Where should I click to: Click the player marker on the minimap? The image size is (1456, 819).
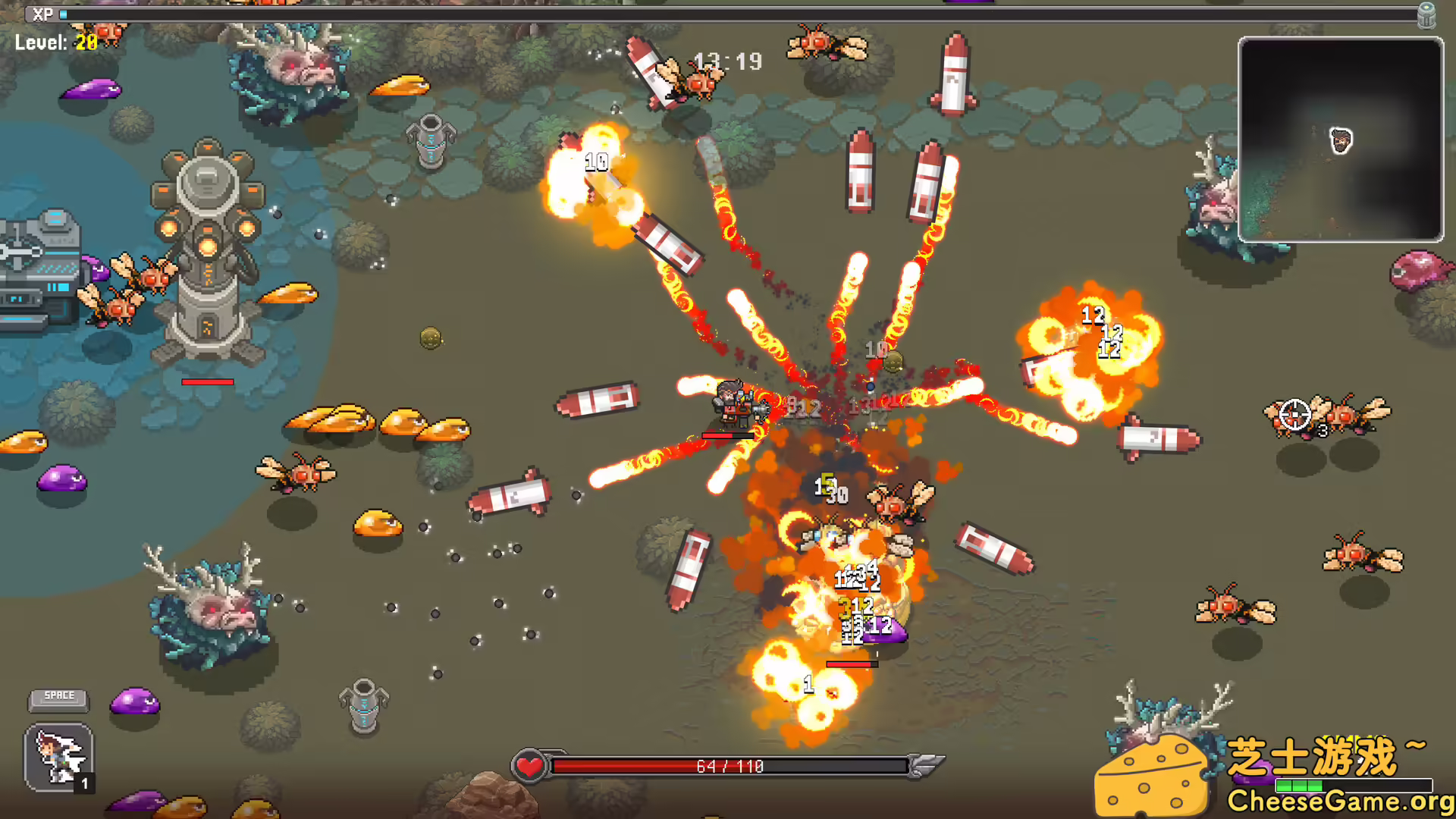click(x=1341, y=141)
